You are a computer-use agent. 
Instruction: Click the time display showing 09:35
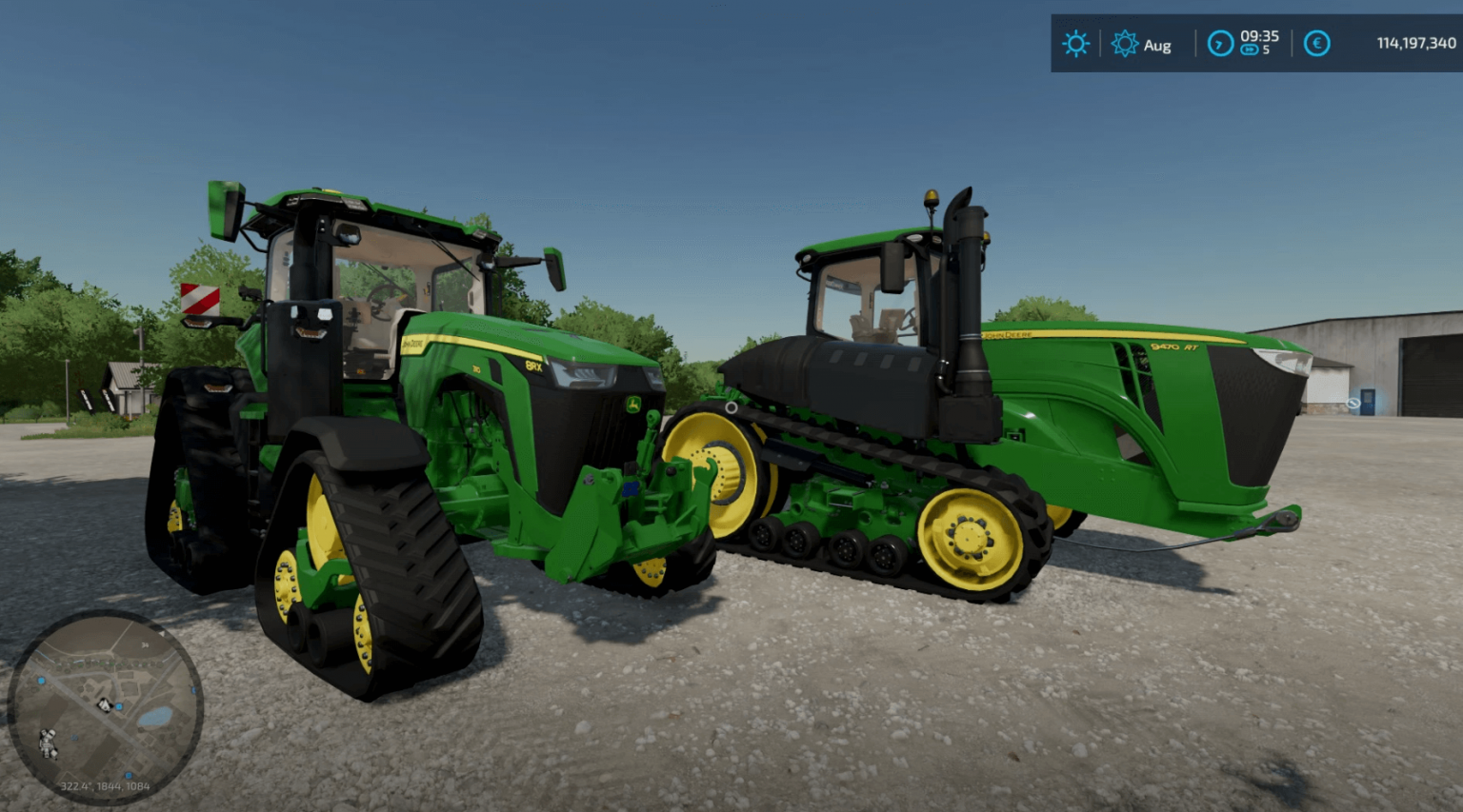tap(1259, 37)
